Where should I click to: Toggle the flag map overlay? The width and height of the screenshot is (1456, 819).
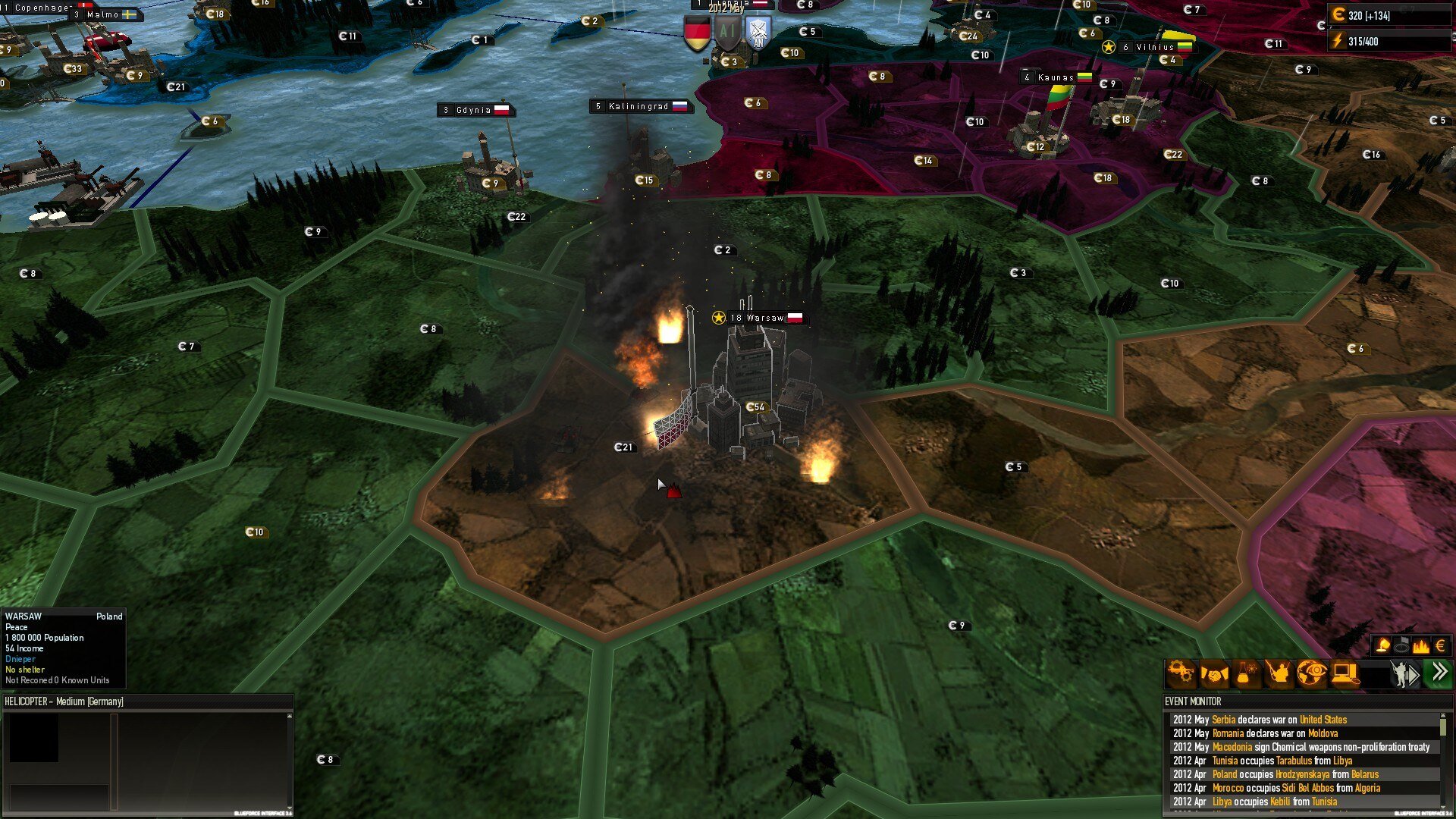coord(1401,645)
